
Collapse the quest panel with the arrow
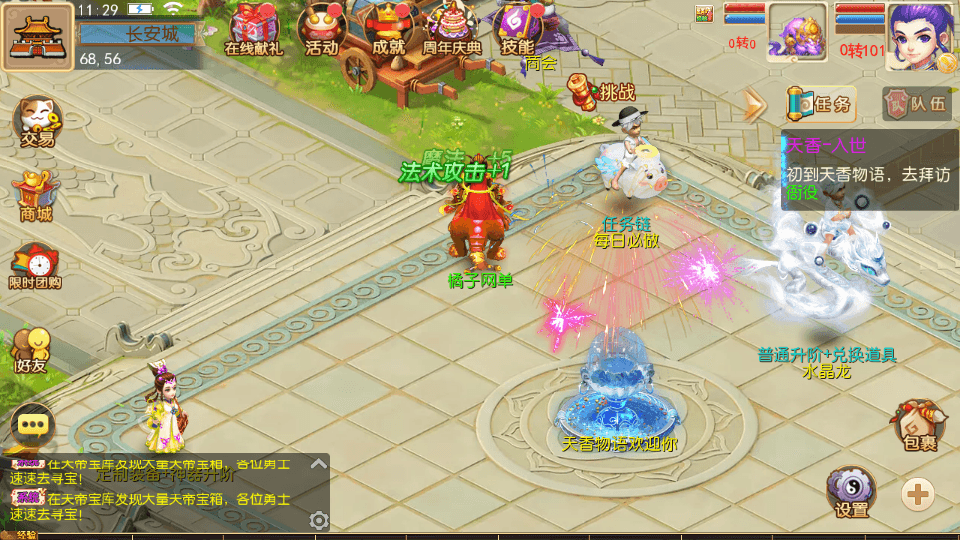click(x=753, y=104)
